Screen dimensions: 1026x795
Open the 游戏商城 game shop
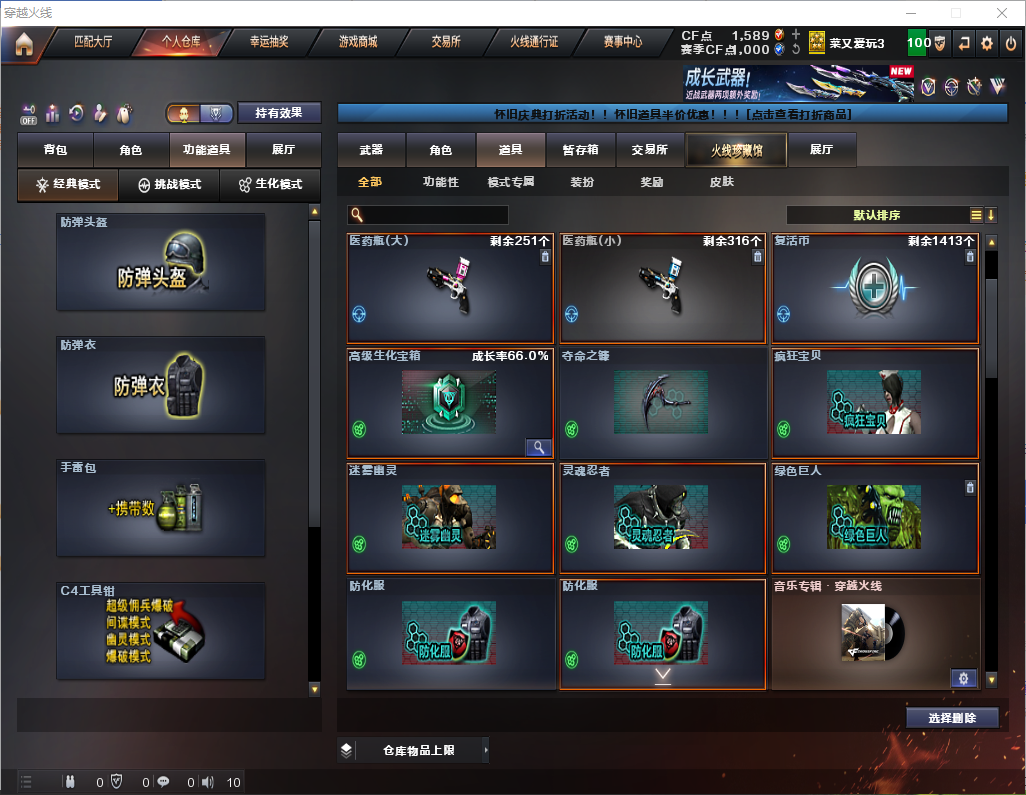pos(358,42)
